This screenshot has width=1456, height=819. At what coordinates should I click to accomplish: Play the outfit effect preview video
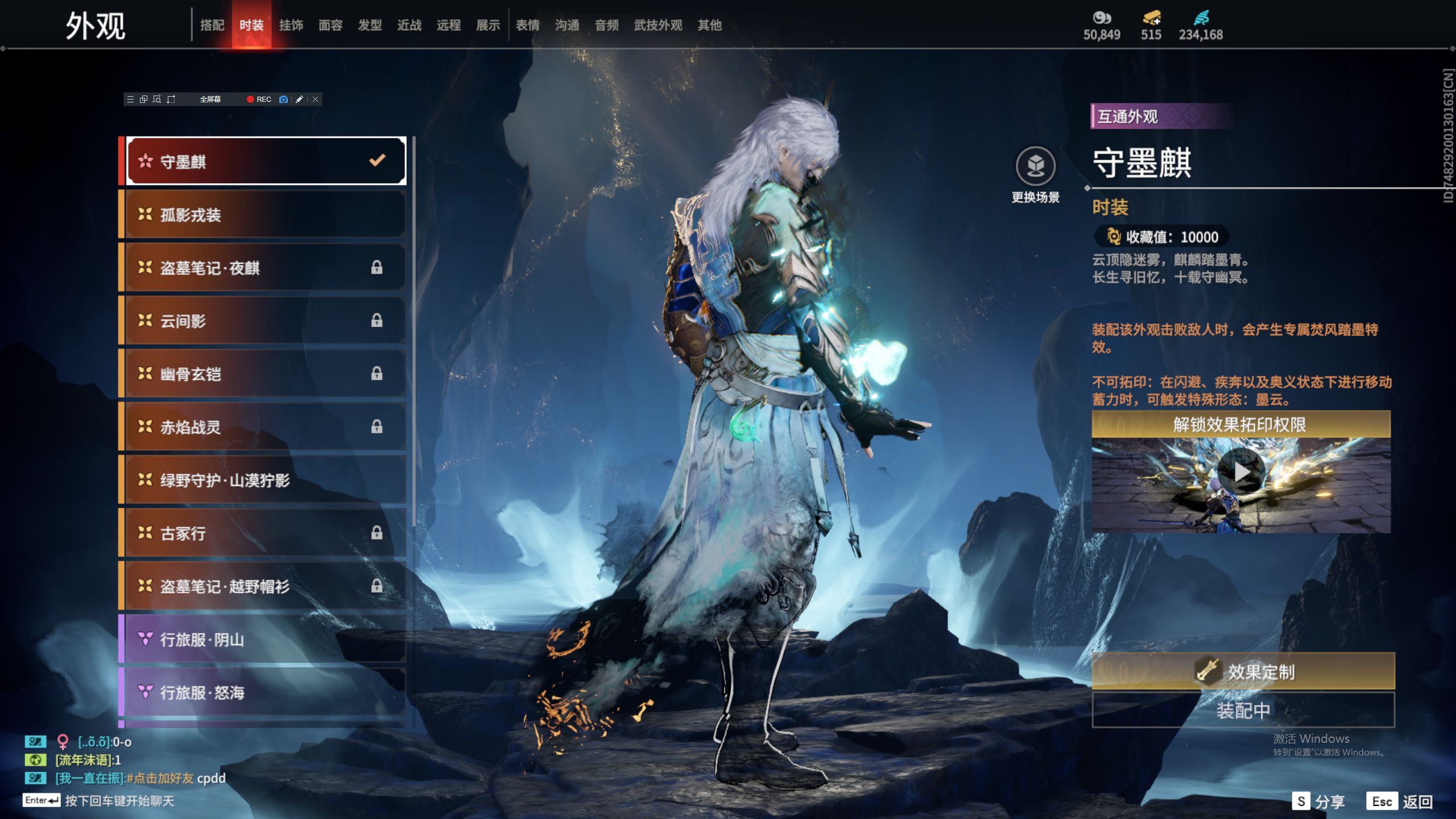tap(1241, 471)
